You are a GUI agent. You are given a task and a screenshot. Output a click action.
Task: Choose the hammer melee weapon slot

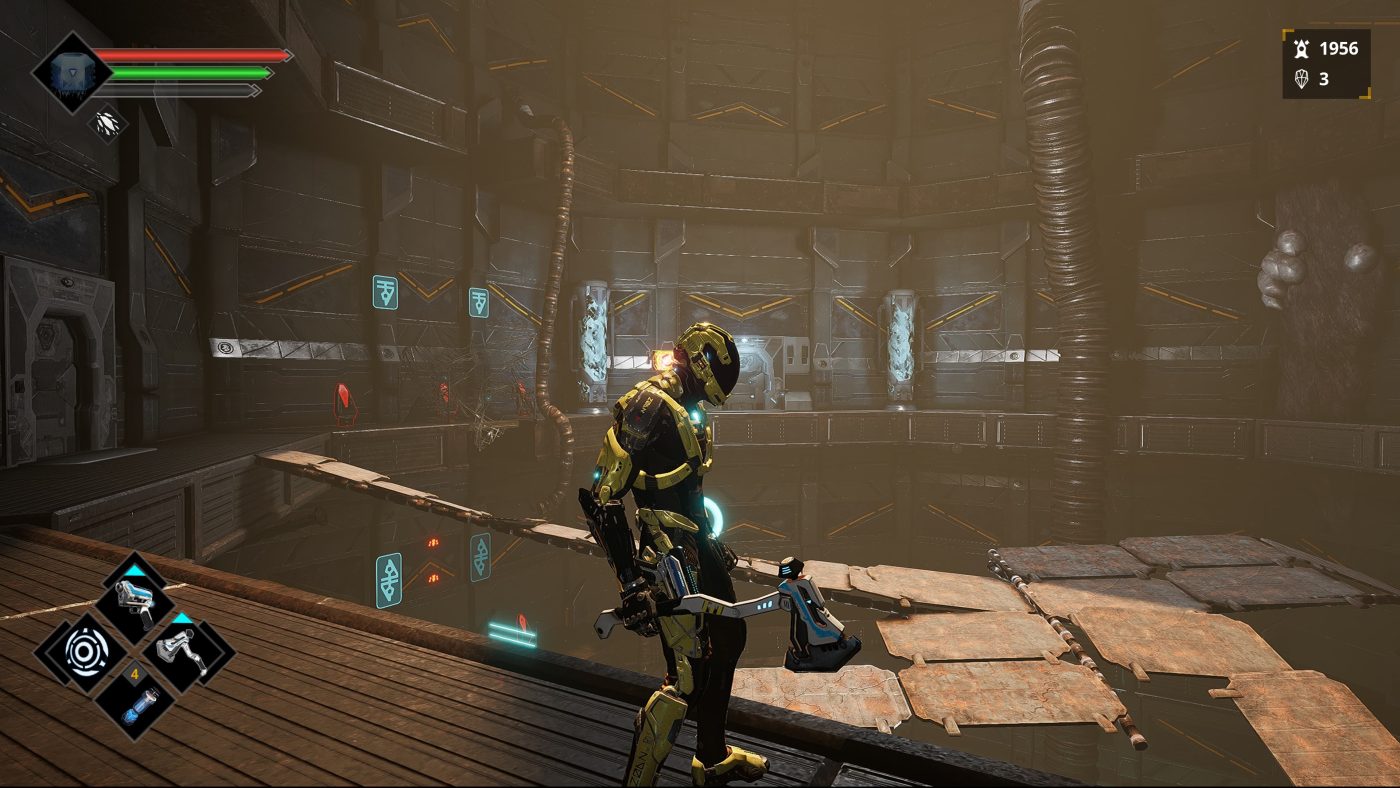[x=187, y=652]
